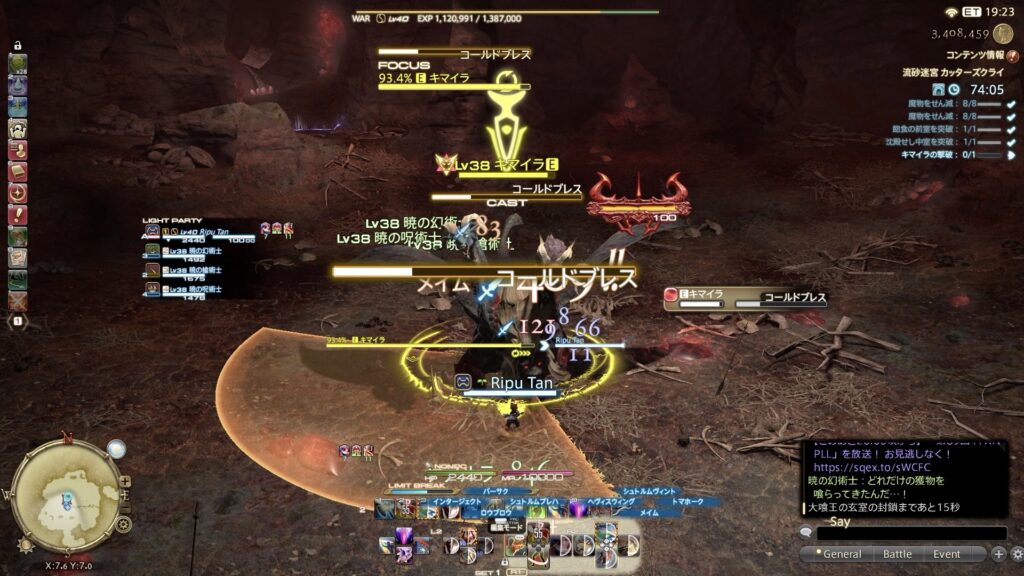The image size is (1024, 576).
Task: Toggle the padlock above the left sidebar
Action: (17, 47)
